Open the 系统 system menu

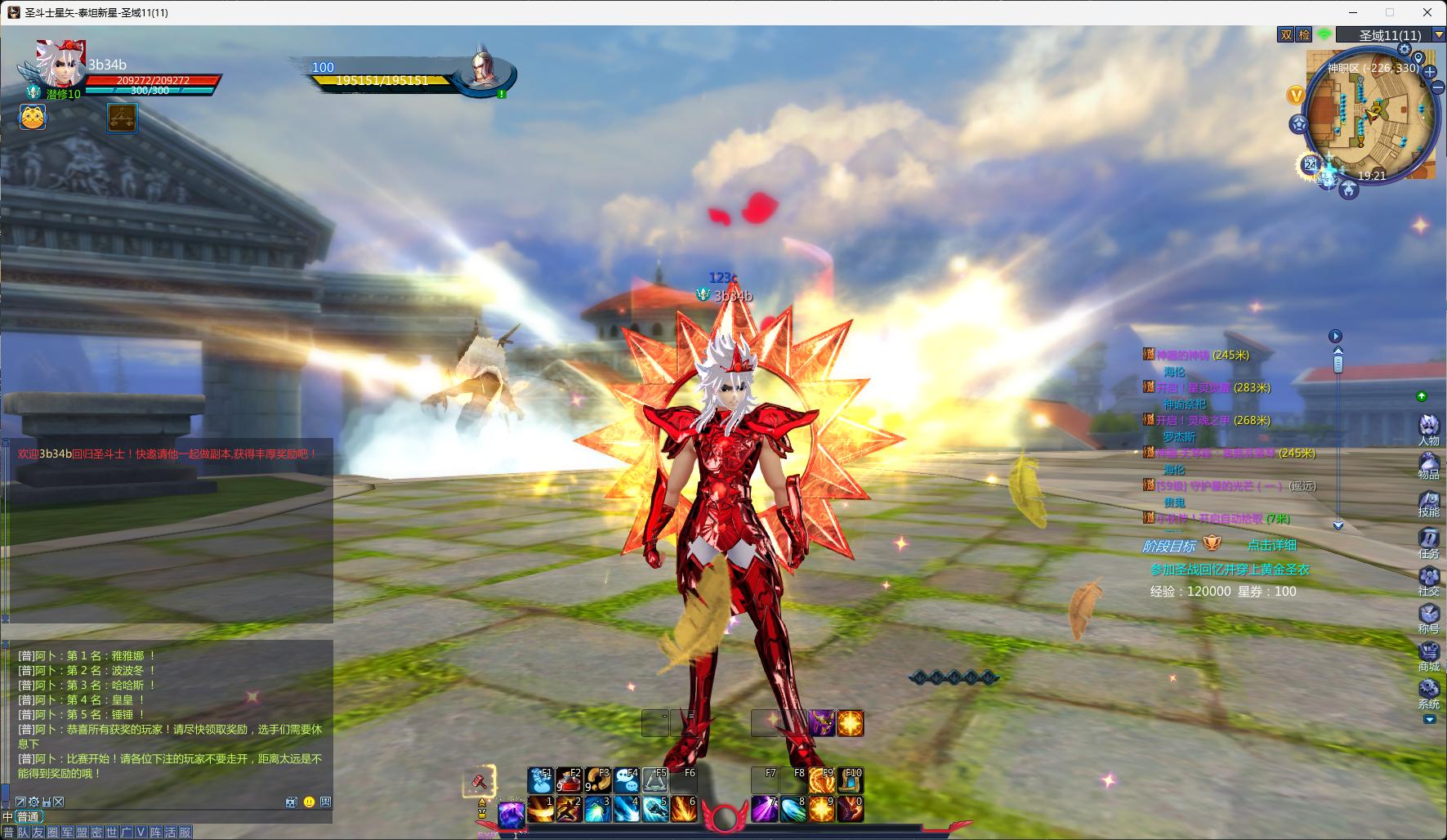coord(1428,691)
